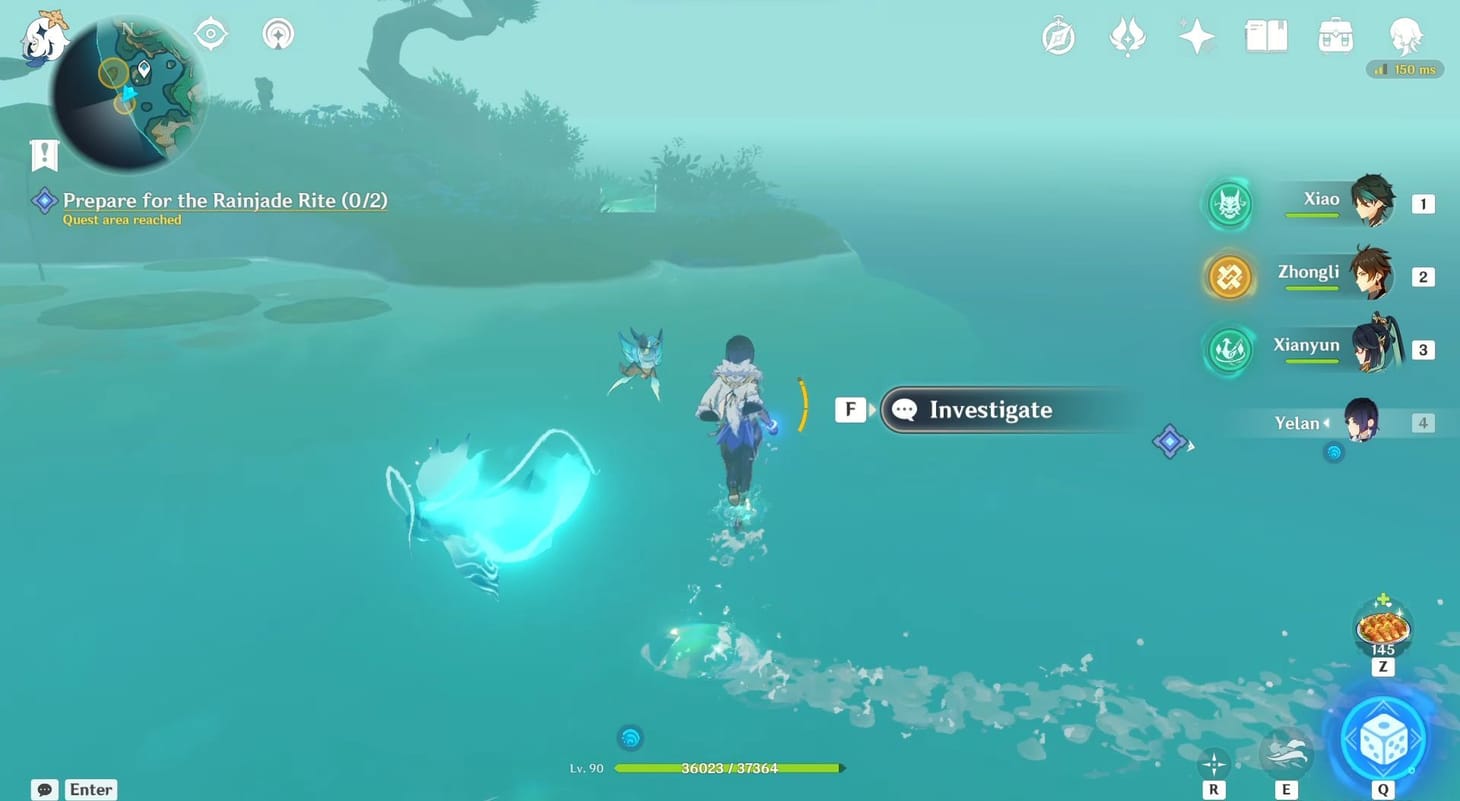Viewport: 1460px width, 801px height.
Task: Open the Events menu wing icon
Action: tap(1128, 36)
